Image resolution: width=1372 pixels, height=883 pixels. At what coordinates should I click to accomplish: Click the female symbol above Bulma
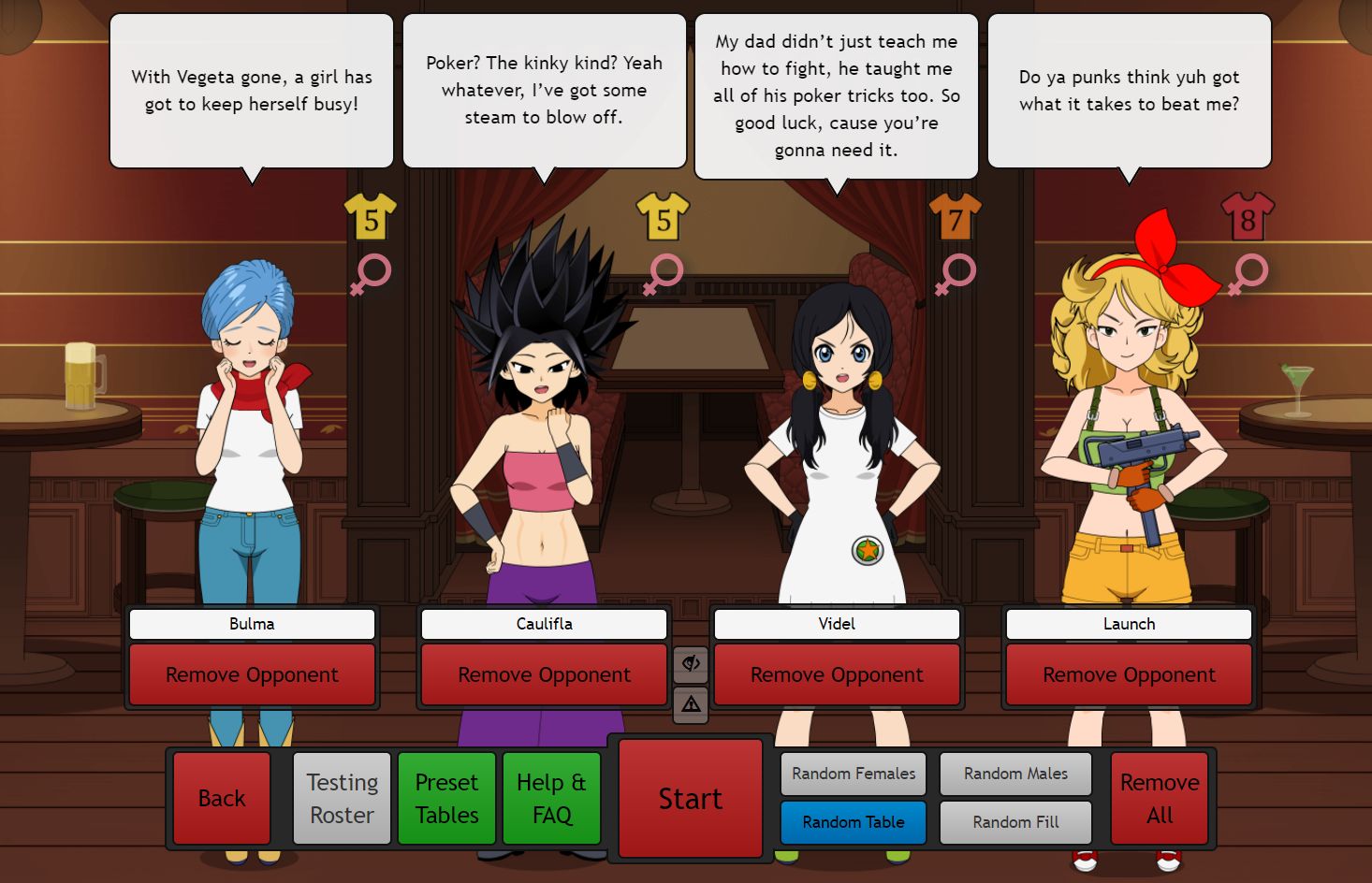click(x=371, y=273)
